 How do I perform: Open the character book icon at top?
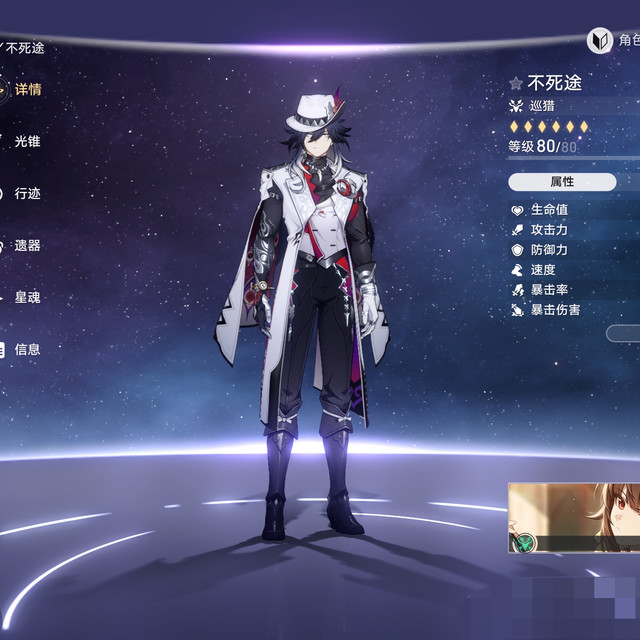point(599,40)
